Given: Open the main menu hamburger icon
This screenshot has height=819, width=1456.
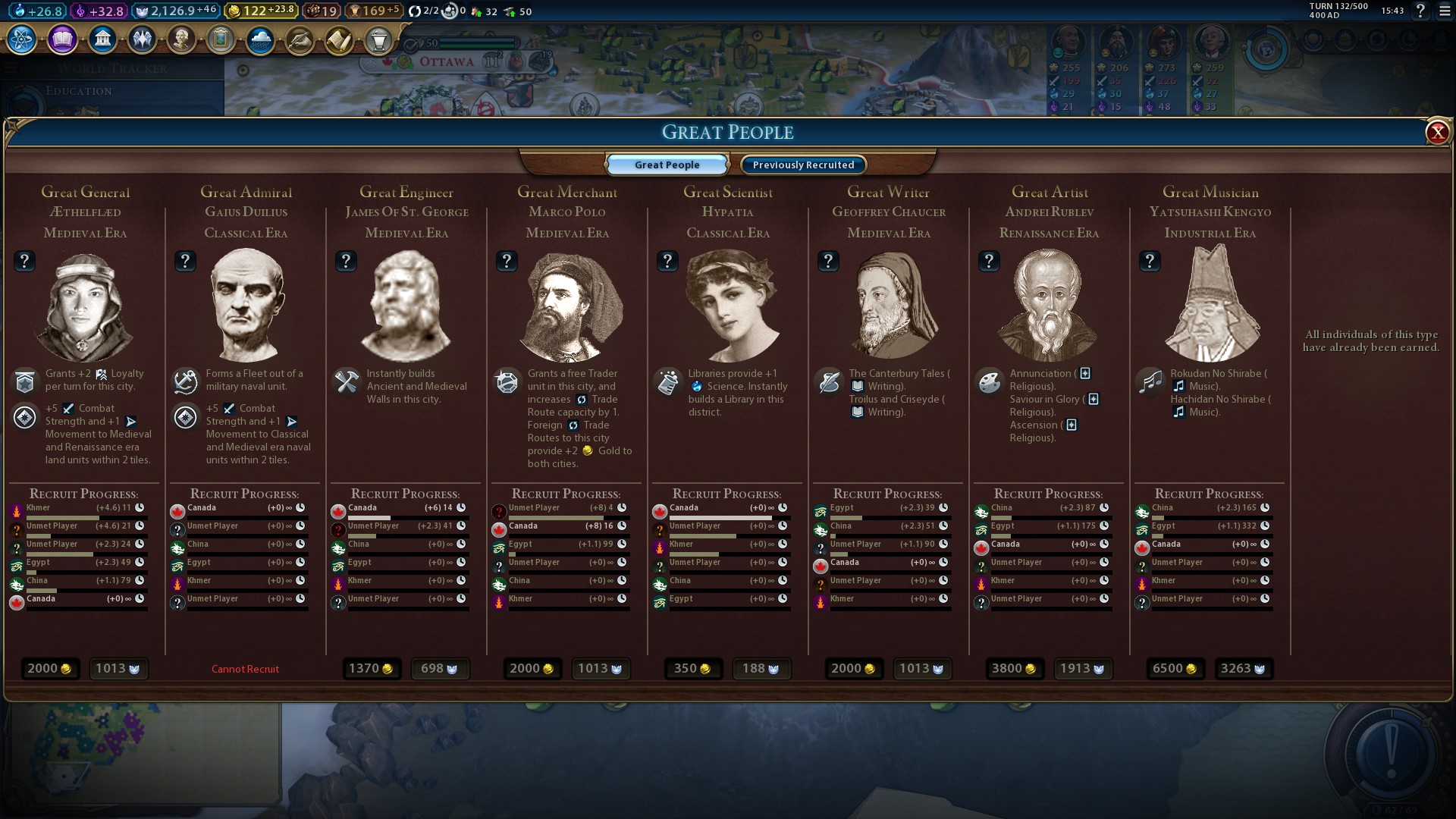Looking at the screenshot, I should pyautogui.click(x=1445, y=11).
